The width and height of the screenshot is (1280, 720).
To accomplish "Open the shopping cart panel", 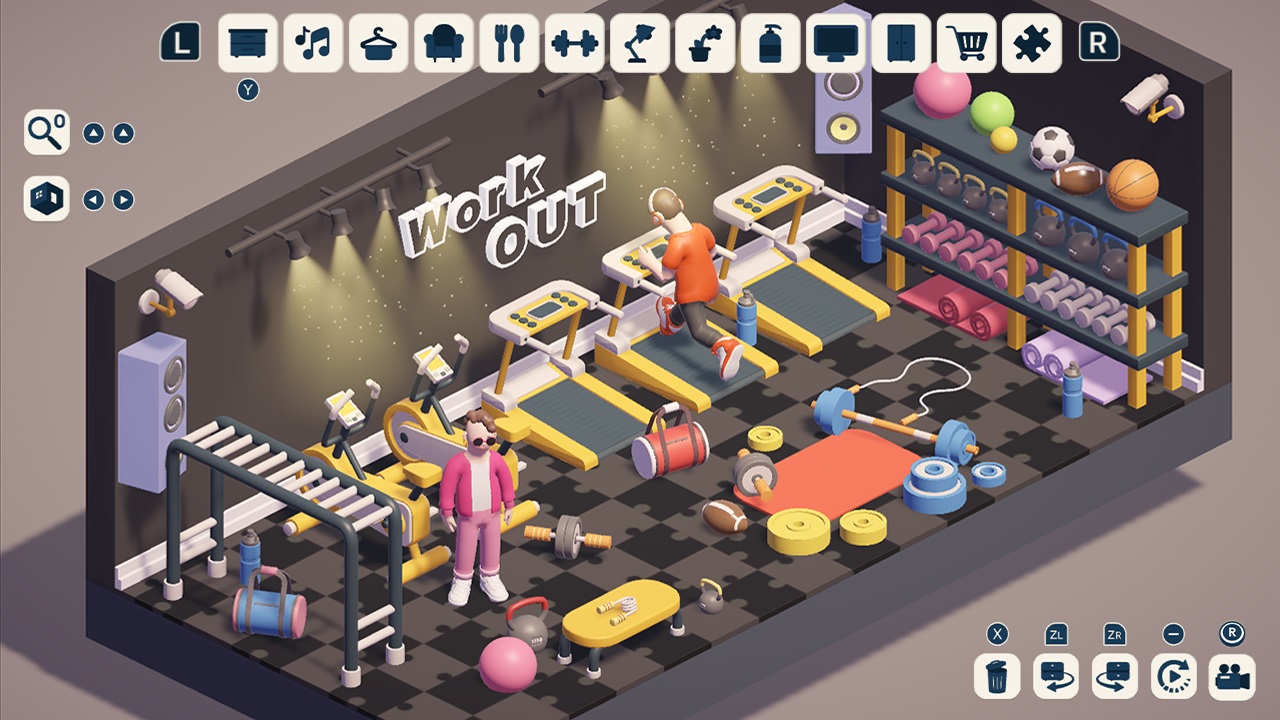I will [x=967, y=45].
